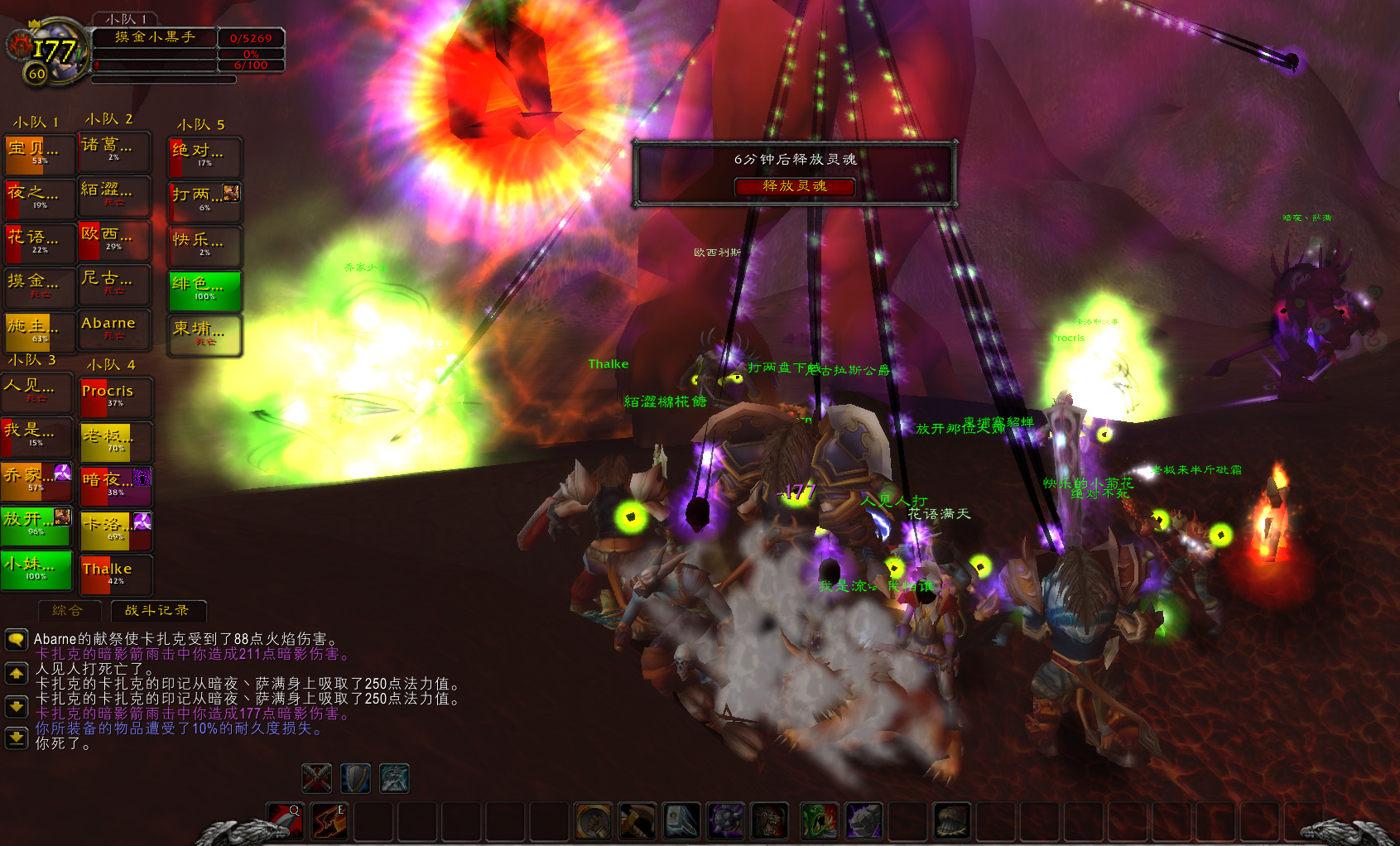
Task: Select the 宝贝 raid frame in 小队 1
Action: coord(38,153)
